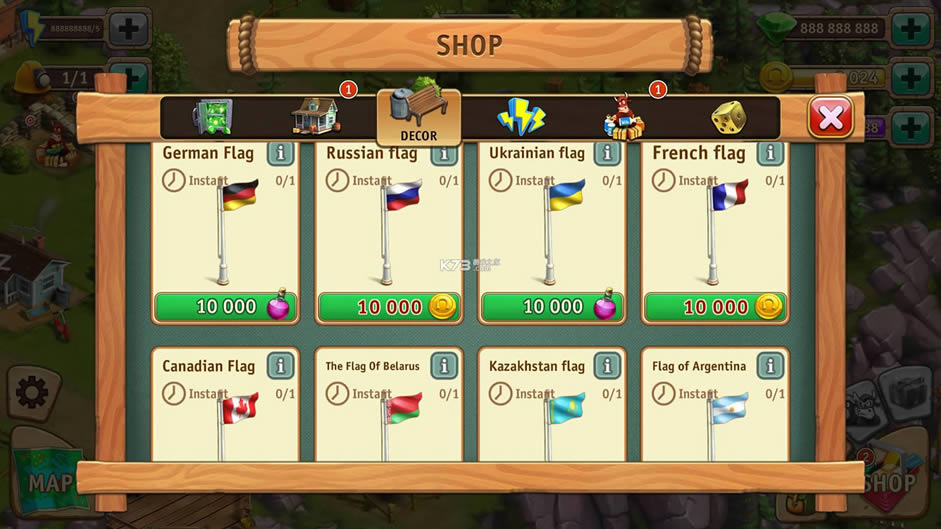View info for Flag of Argentina
The image size is (941, 529).
(x=770, y=366)
